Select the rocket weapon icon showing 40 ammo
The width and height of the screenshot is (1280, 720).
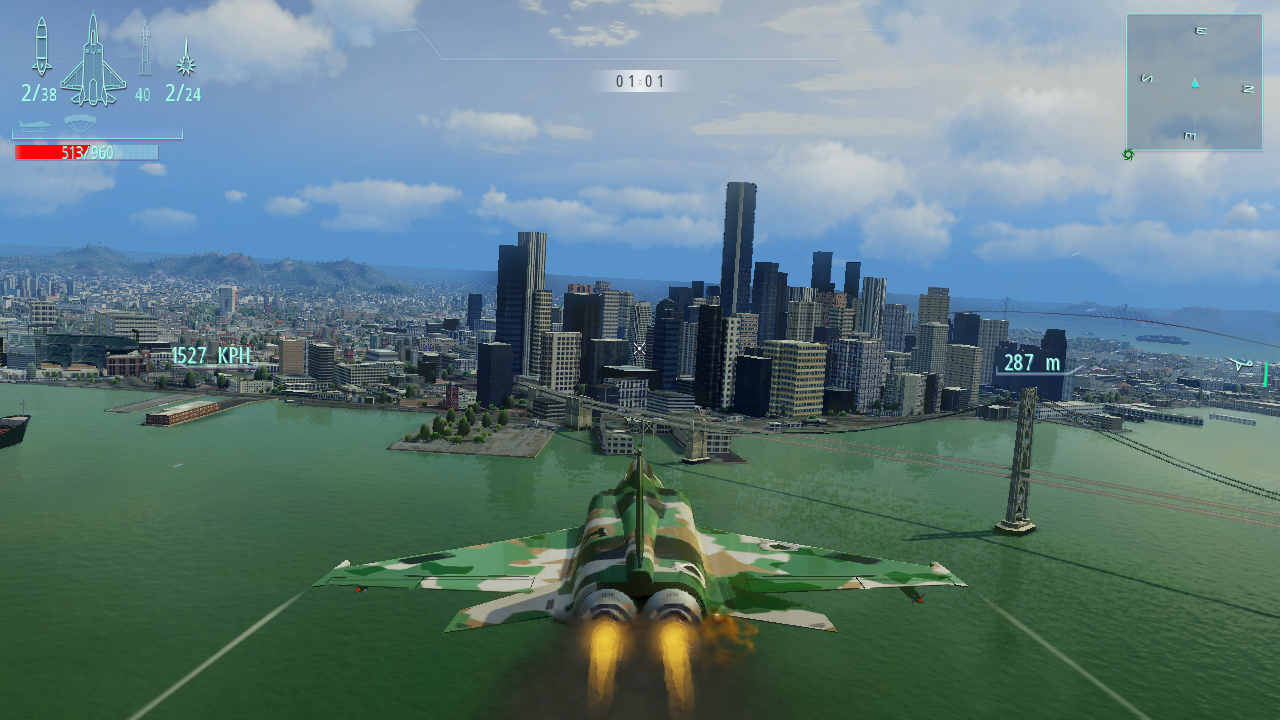145,57
